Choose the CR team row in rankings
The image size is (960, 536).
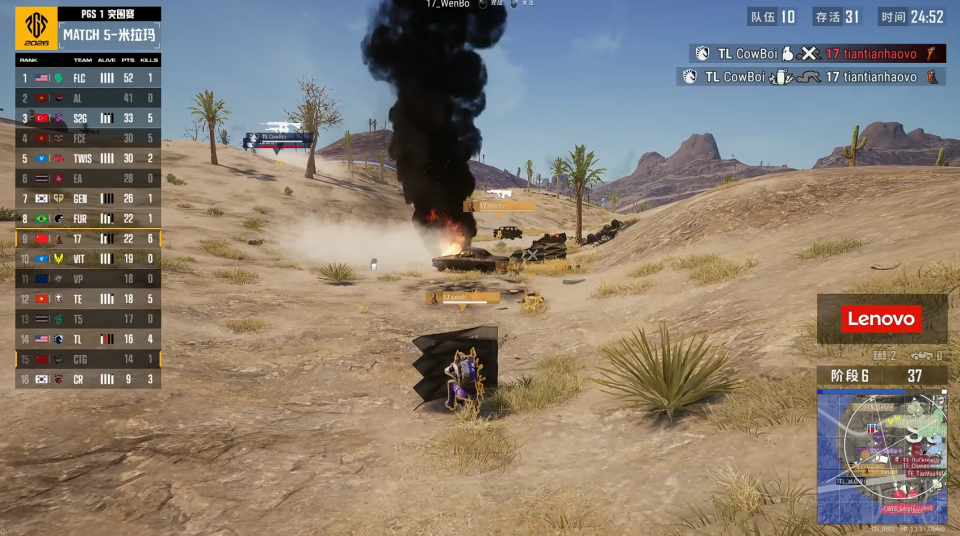pos(88,379)
